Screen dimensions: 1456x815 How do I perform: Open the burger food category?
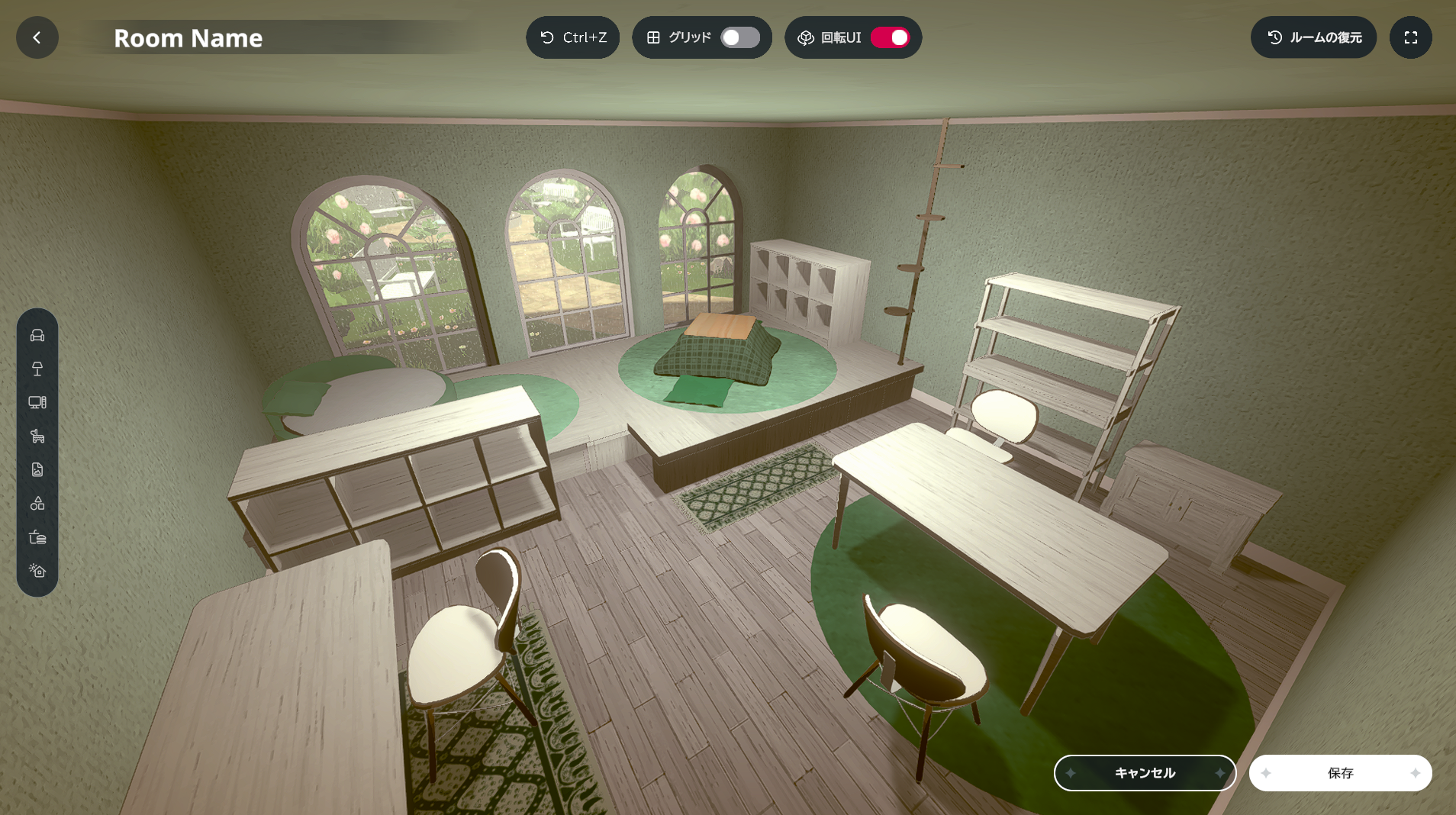tap(37, 537)
